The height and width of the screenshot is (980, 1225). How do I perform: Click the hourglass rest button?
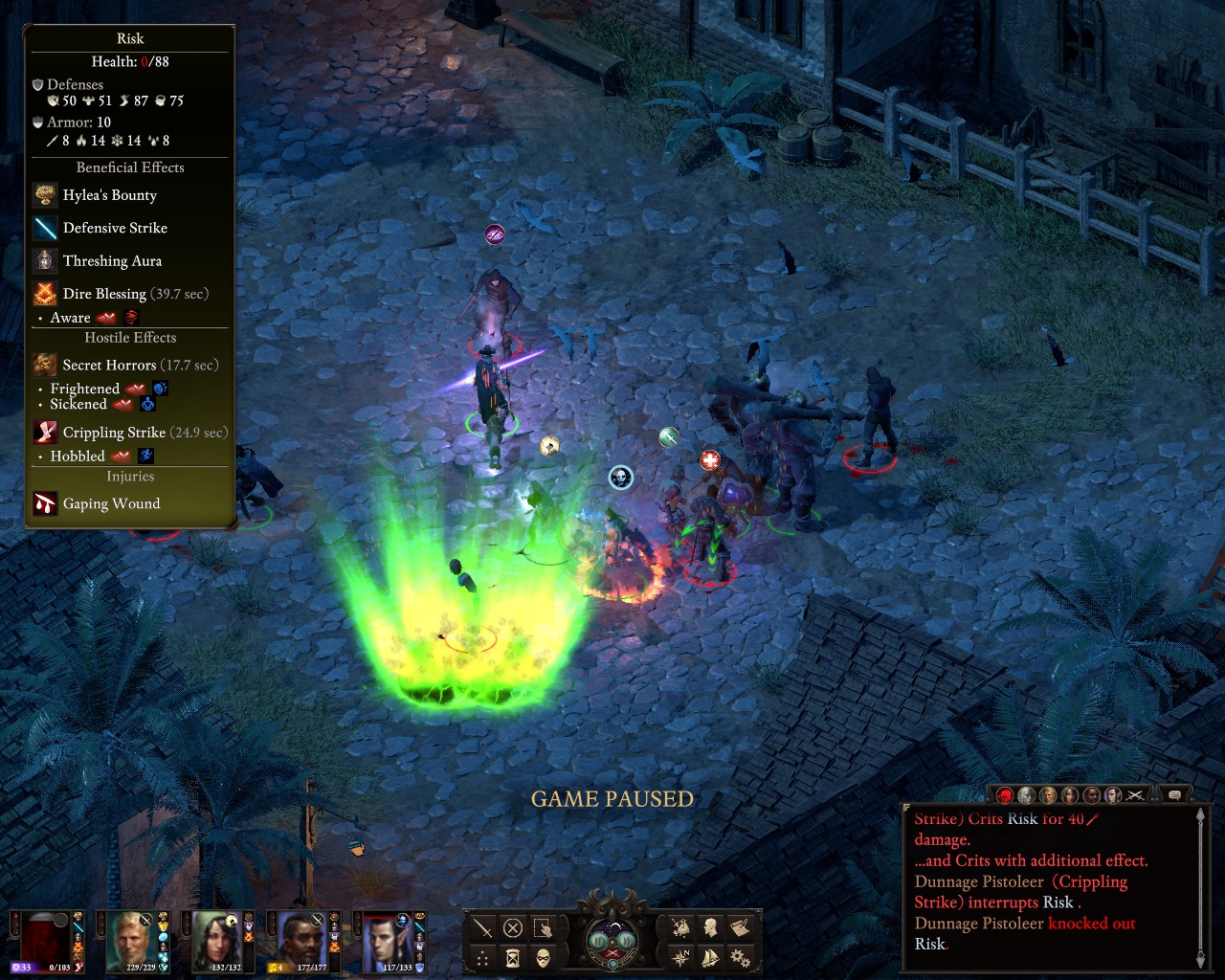pyautogui.click(x=513, y=958)
